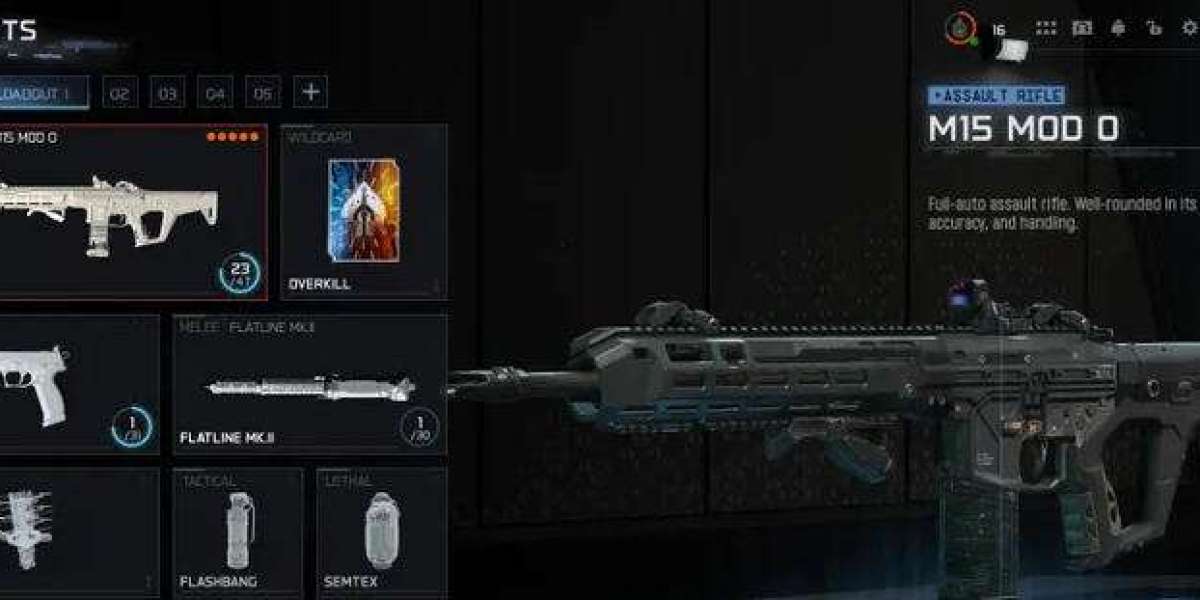The image size is (1200, 600).
Task: Click the player rank emblem
Action: click(x=961, y=29)
